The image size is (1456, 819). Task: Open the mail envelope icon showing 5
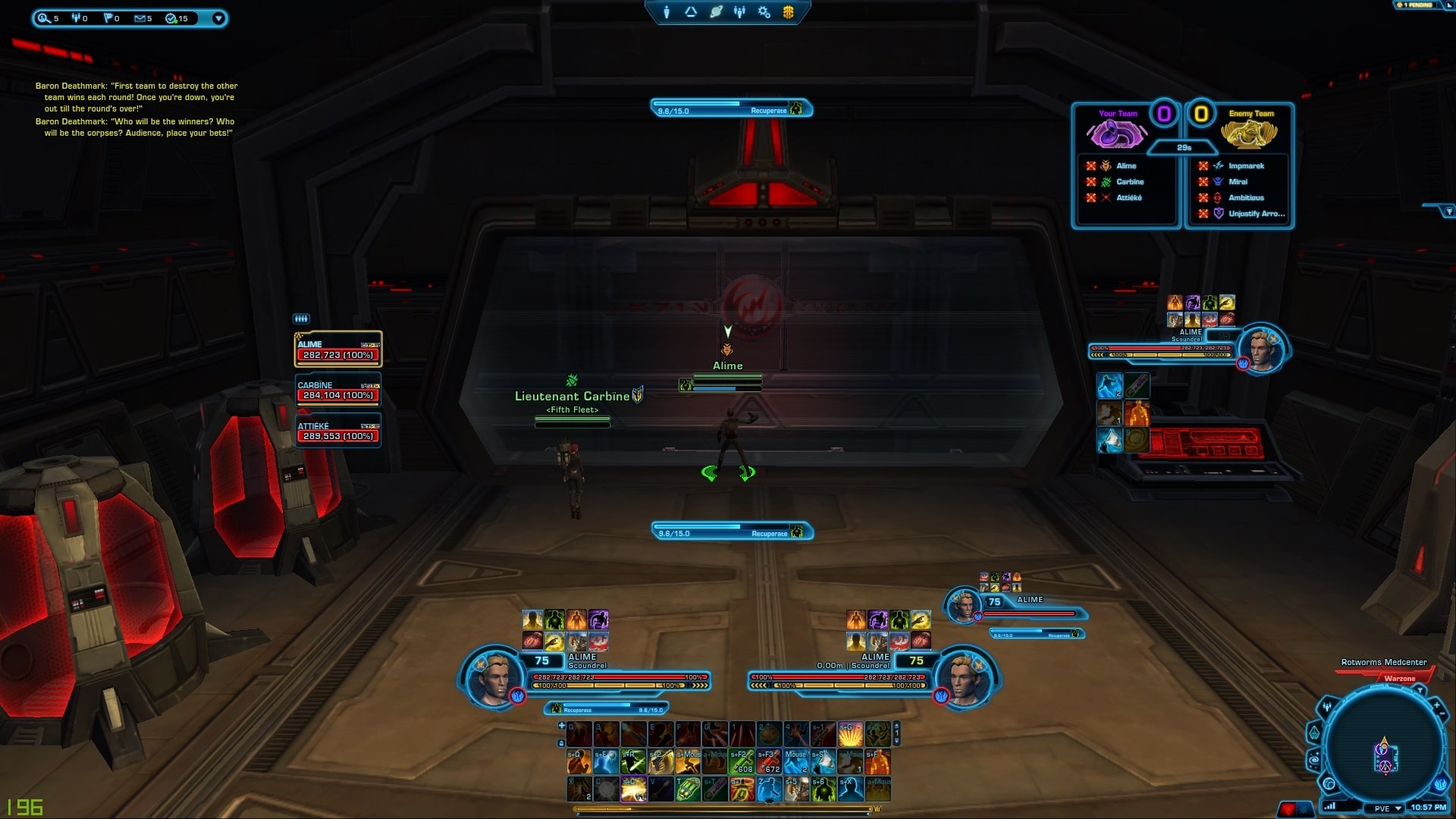[140, 17]
